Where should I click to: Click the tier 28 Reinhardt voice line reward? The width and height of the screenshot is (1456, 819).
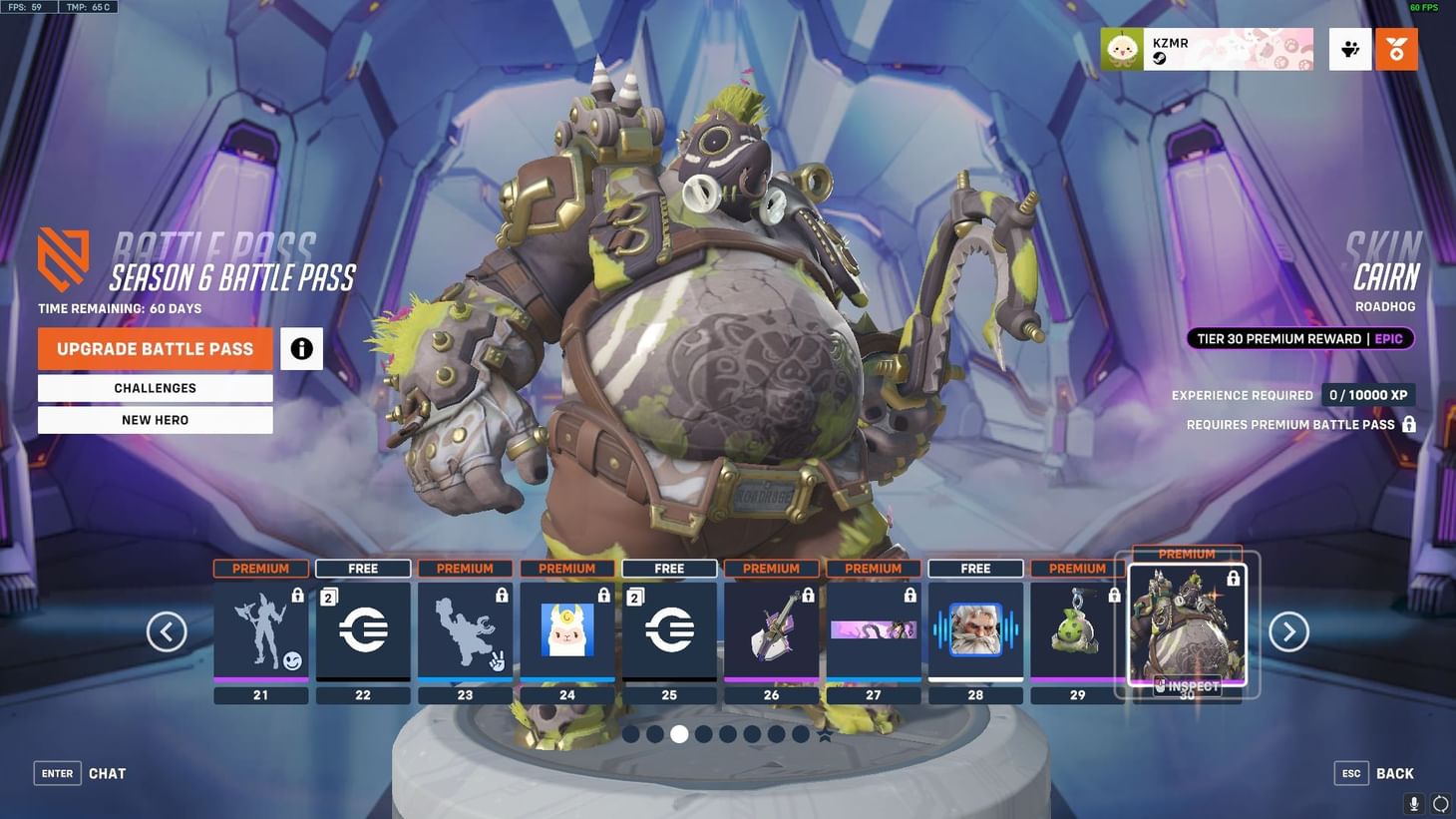pyautogui.click(x=974, y=628)
